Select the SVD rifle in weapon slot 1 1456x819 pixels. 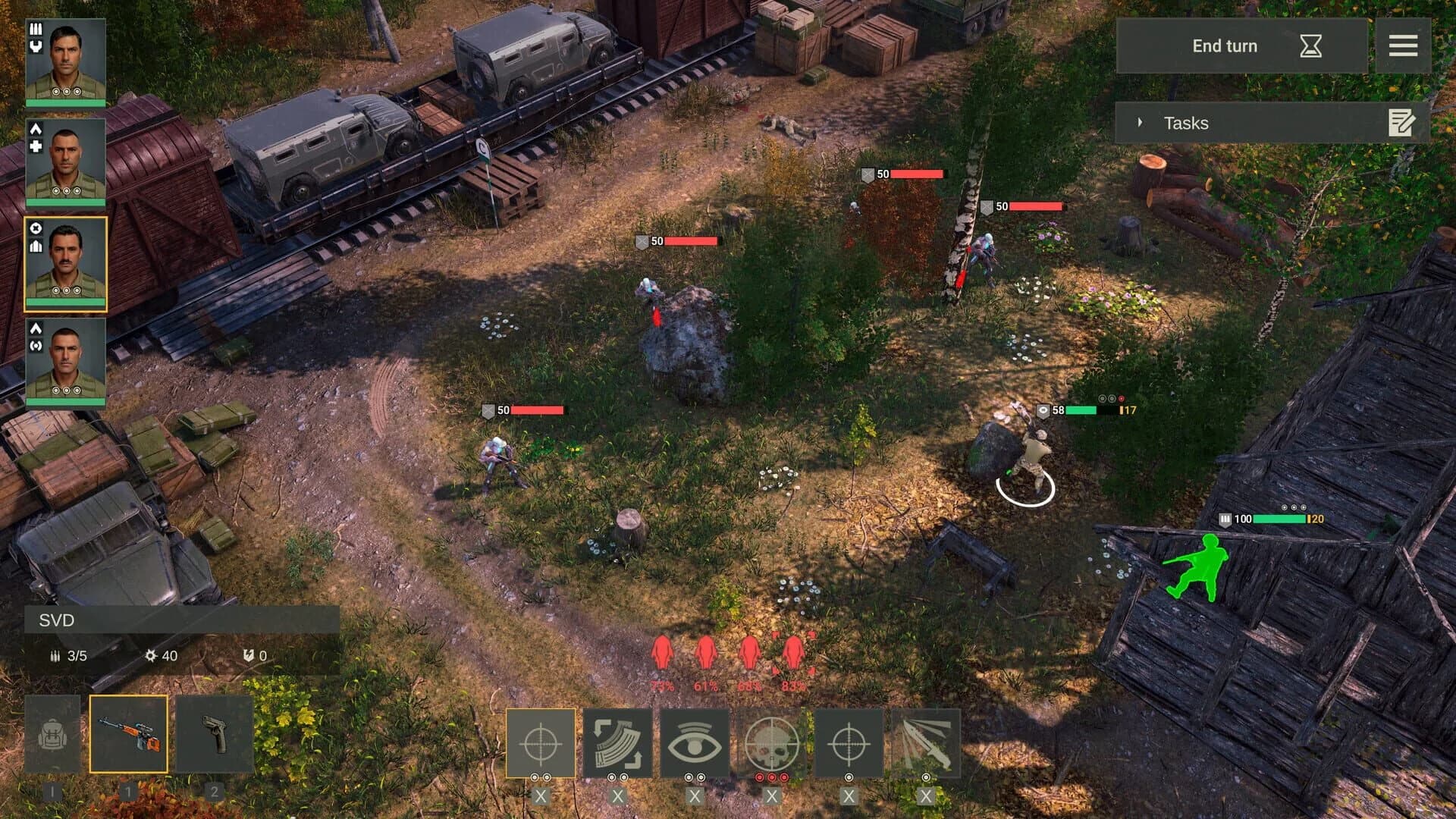pos(129,734)
